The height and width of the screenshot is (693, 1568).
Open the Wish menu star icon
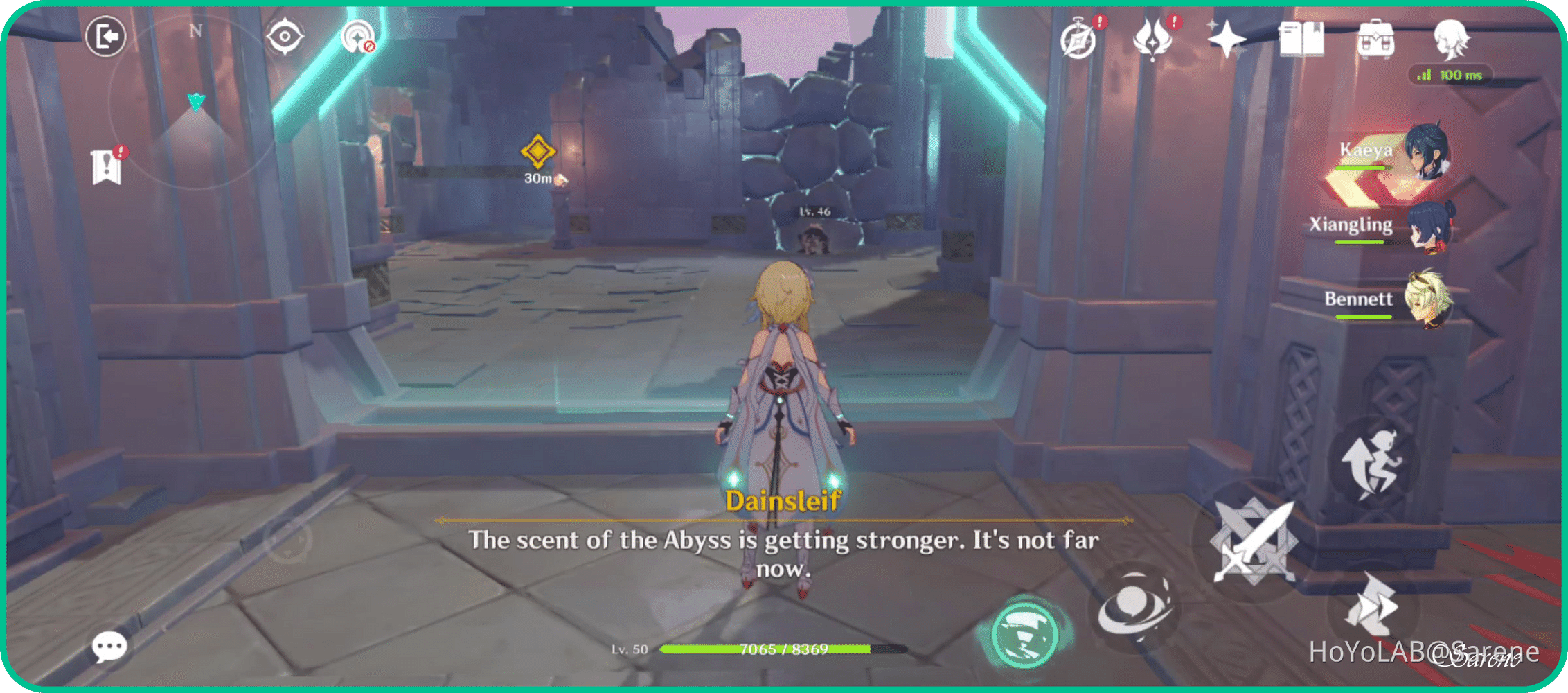pos(1227,38)
